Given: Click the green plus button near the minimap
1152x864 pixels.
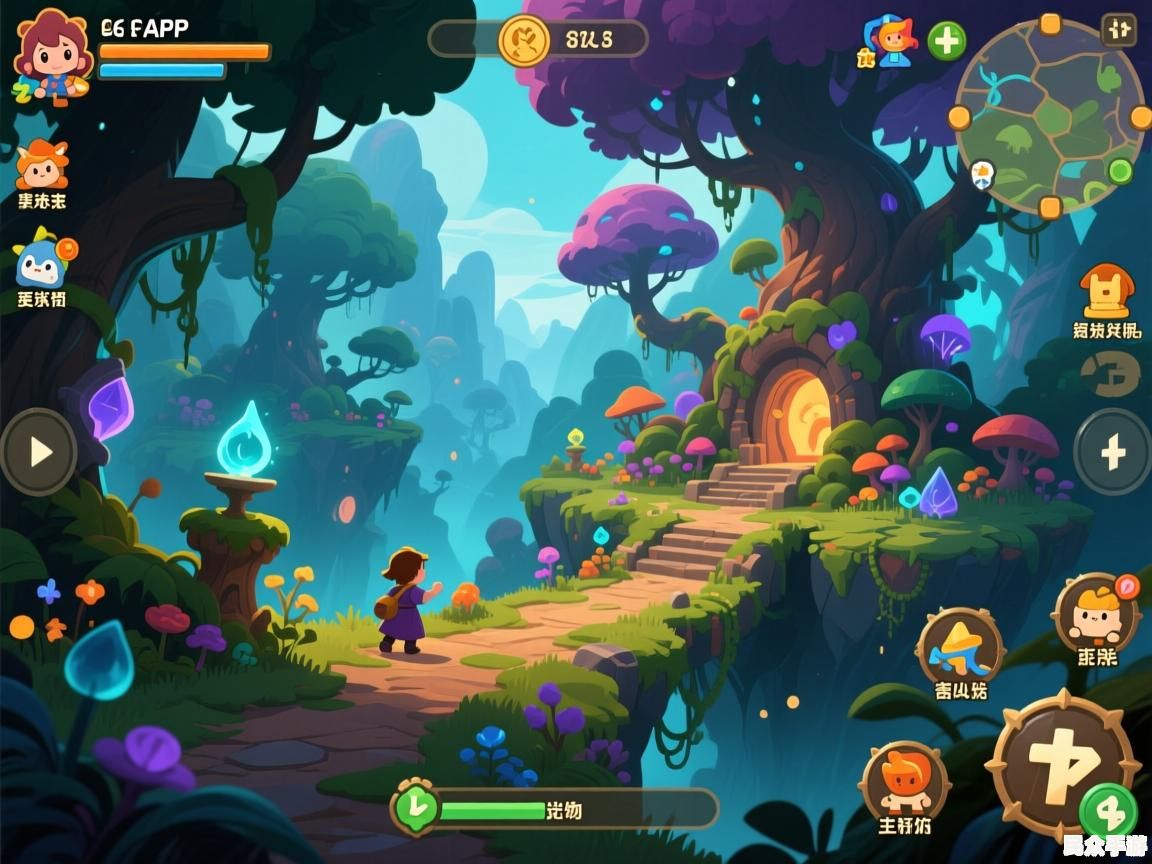Looking at the screenshot, I should pos(946,41).
